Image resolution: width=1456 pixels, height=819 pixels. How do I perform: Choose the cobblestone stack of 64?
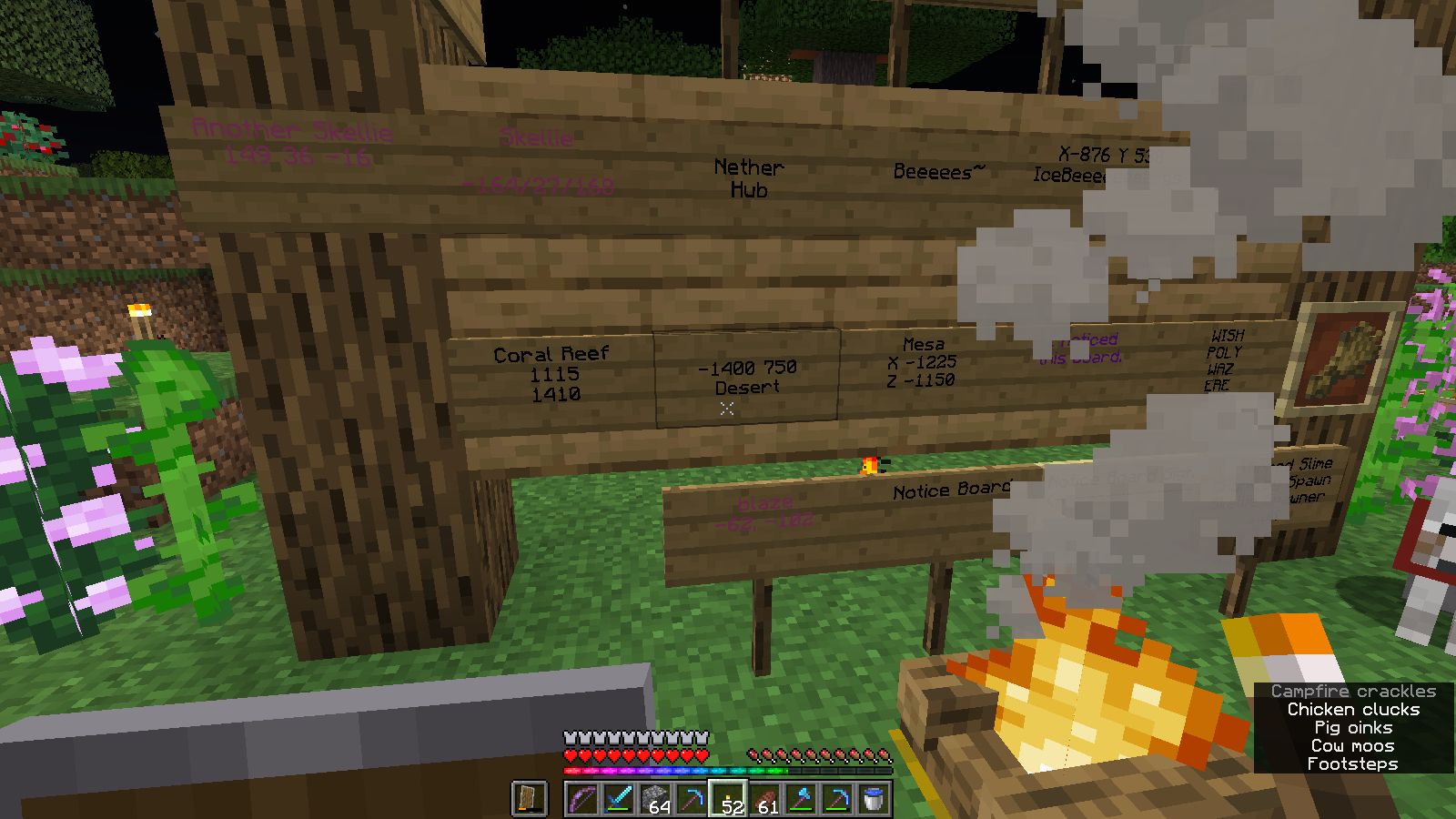point(655,799)
